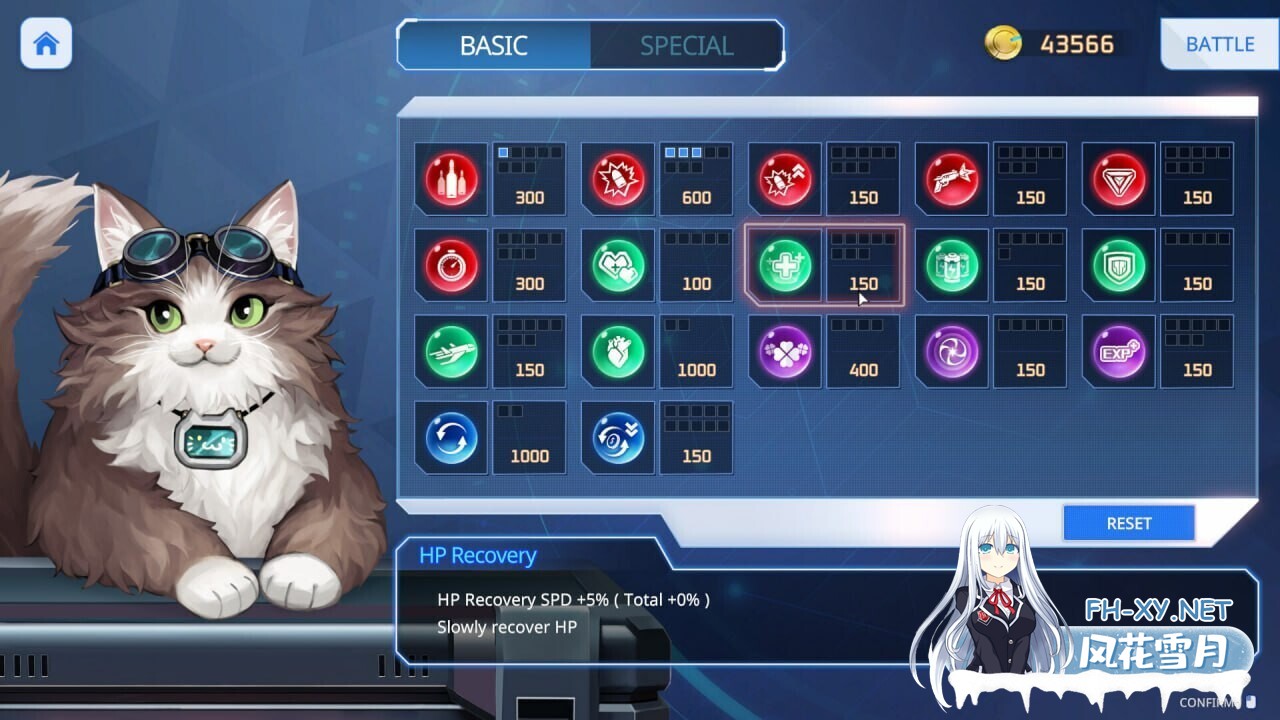
Task: Click the green airplane speed upgrade
Action: [x=450, y=352]
